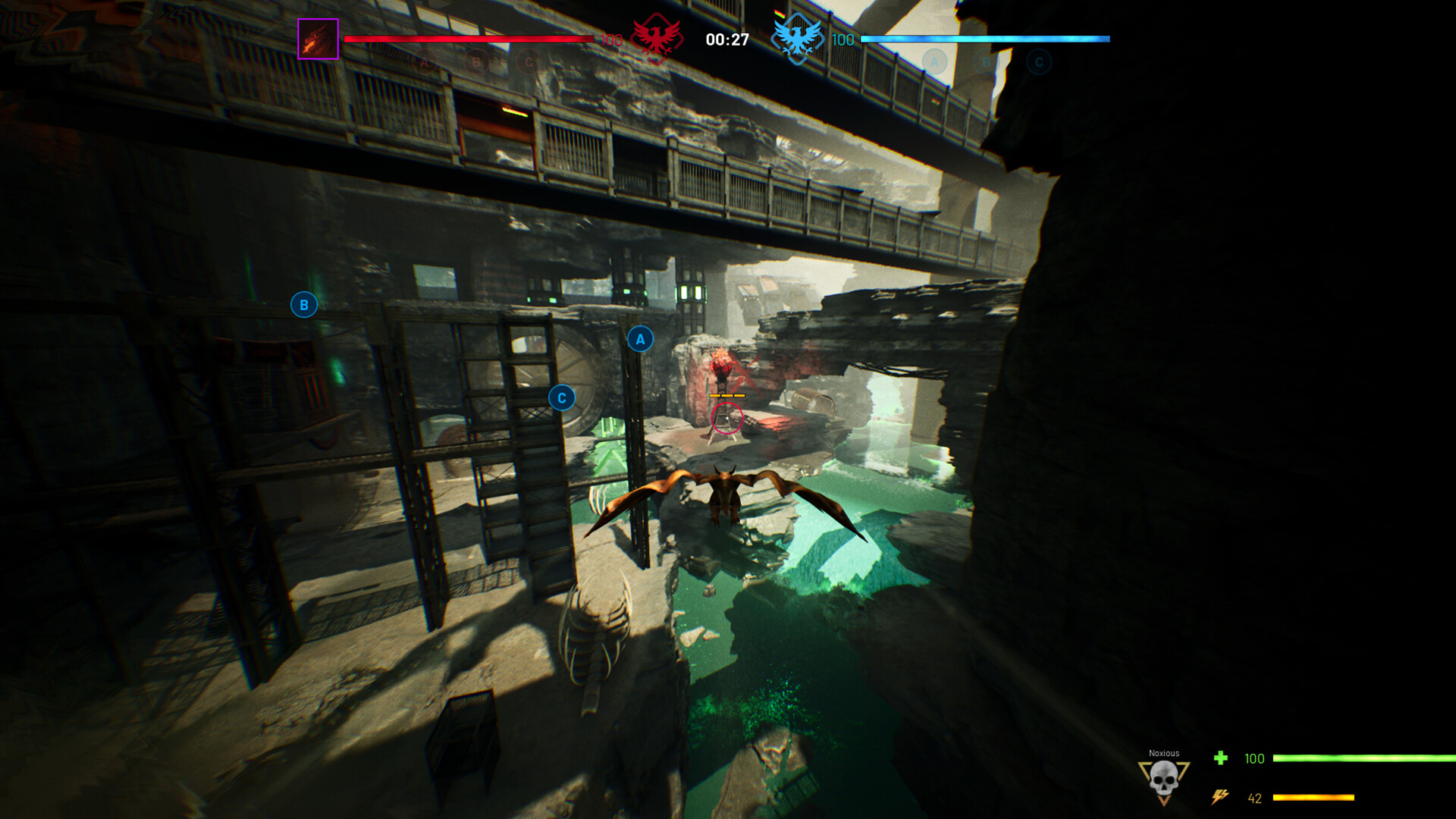Activate the Noxious skull ability icon
Screen dimensions: 1456x819
click(x=1163, y=780)
